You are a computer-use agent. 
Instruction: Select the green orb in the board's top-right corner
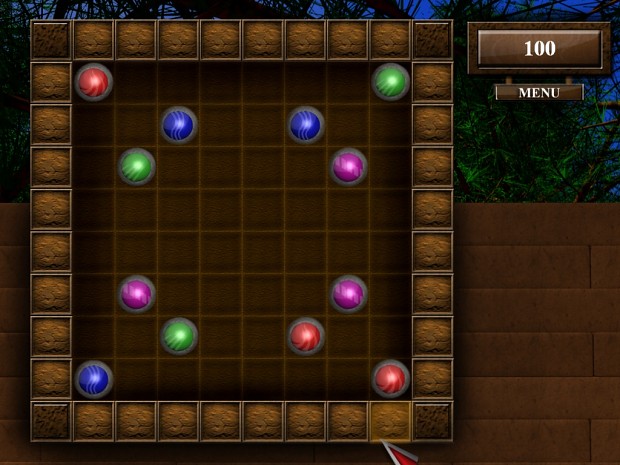coord(391,81)
